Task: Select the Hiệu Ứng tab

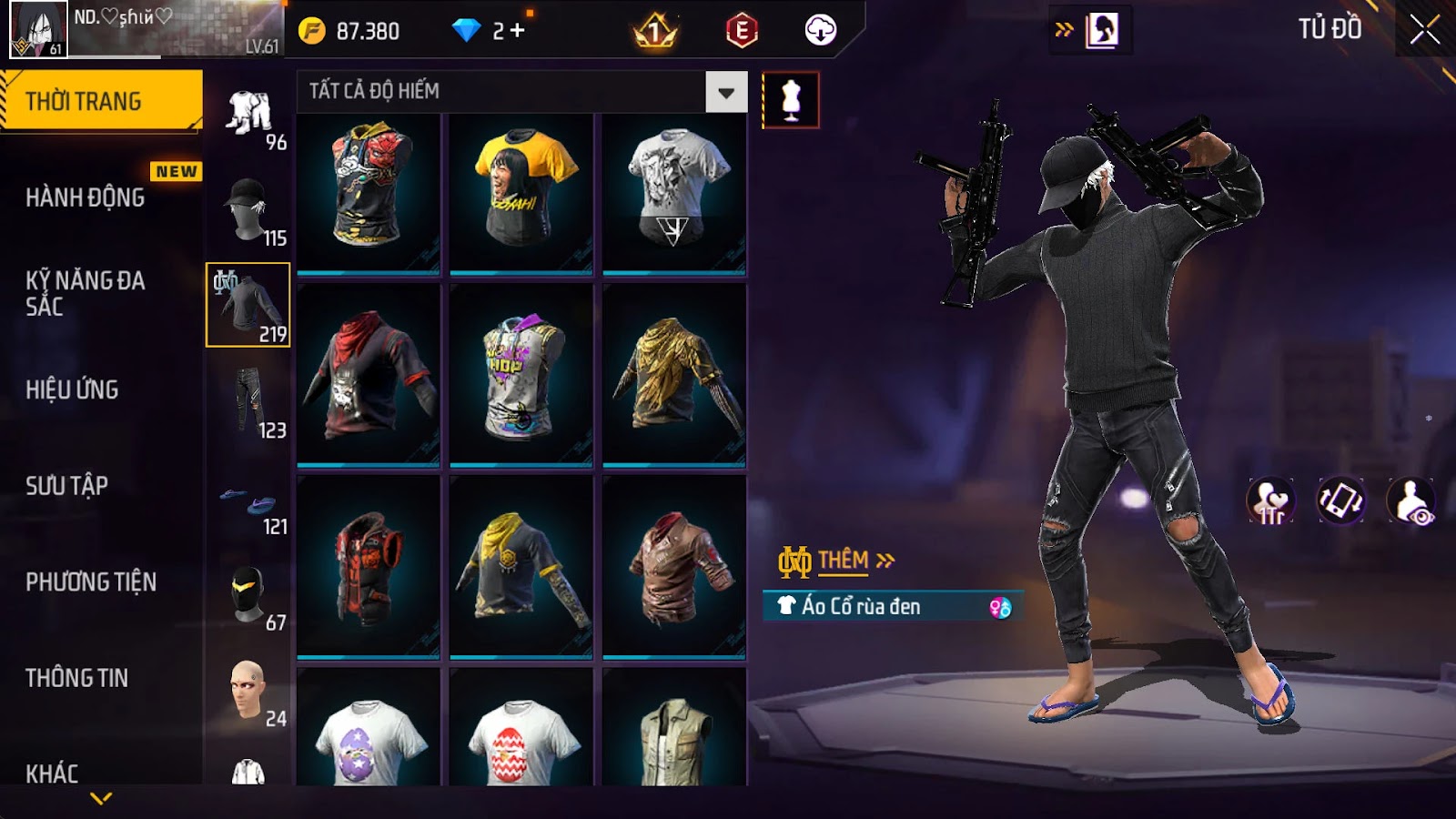Action: 73,389
